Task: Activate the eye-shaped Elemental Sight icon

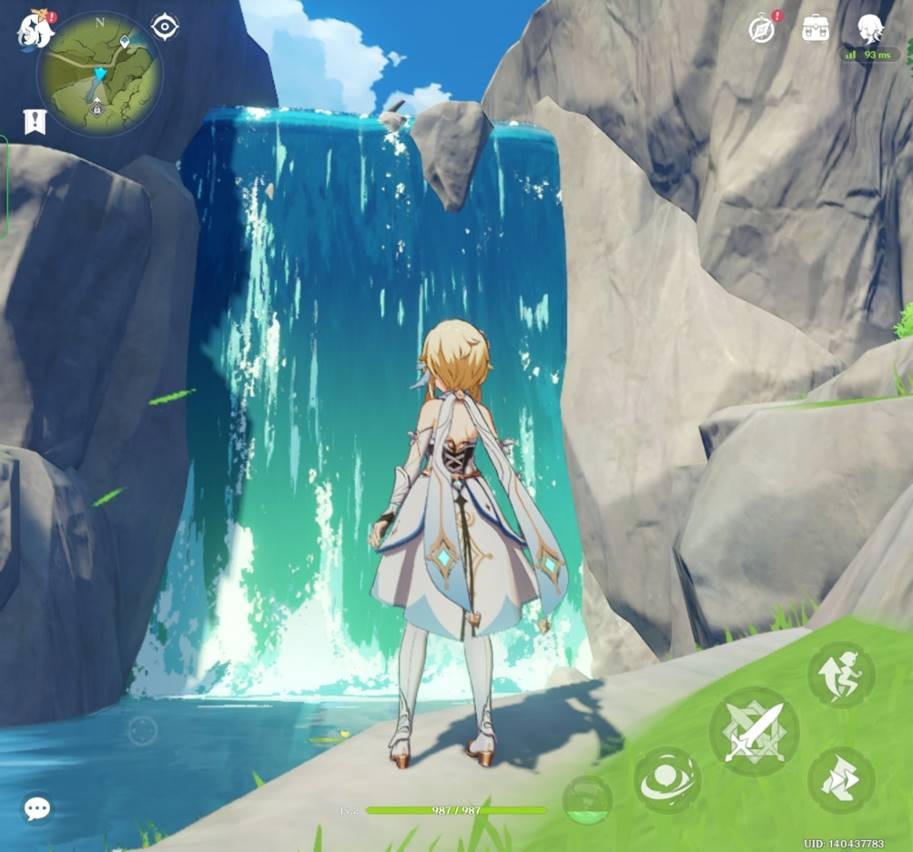Action: (x=164, y=27)
